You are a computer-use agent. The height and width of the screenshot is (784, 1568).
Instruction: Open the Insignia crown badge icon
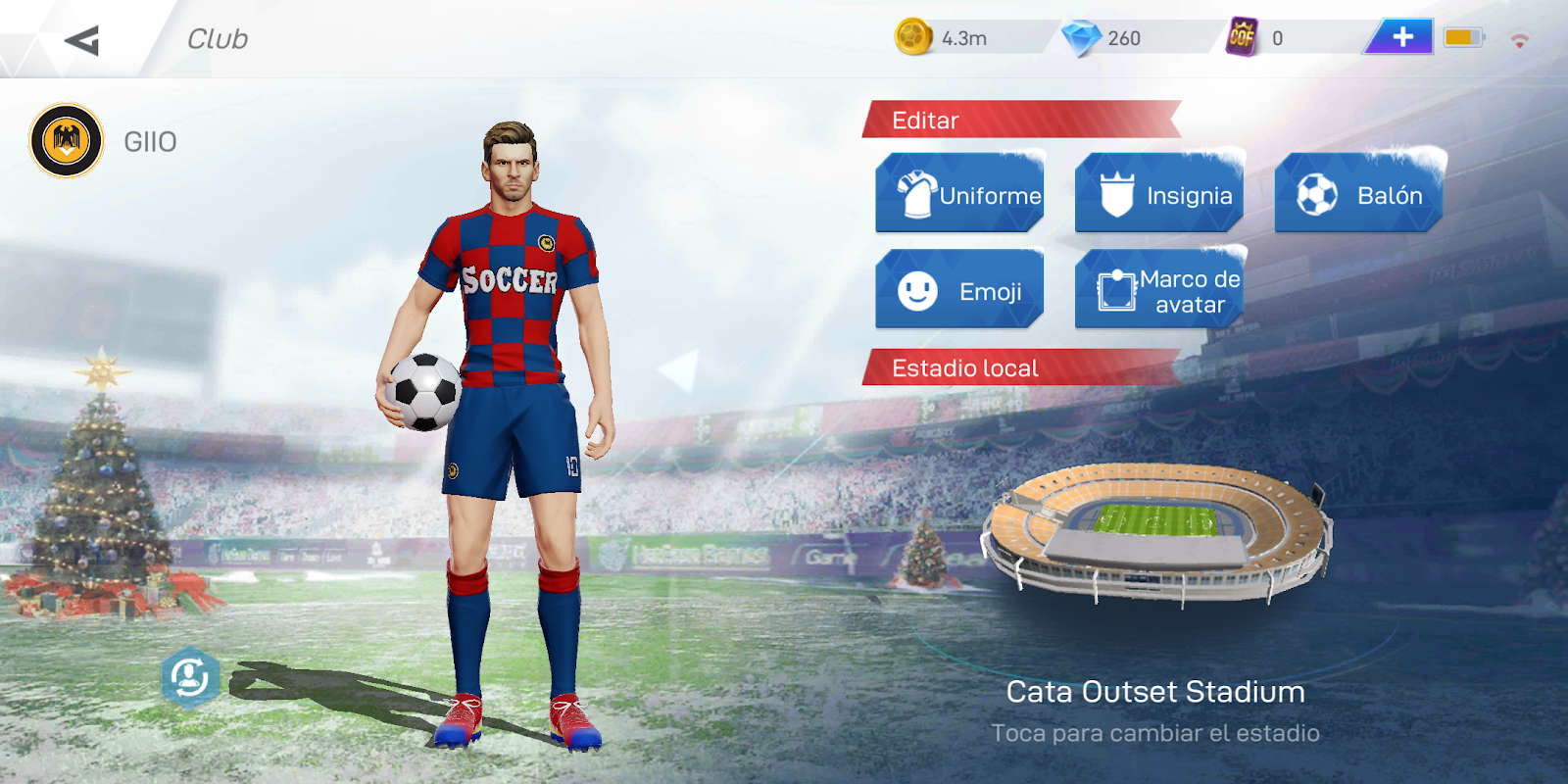pos(1116,194)
